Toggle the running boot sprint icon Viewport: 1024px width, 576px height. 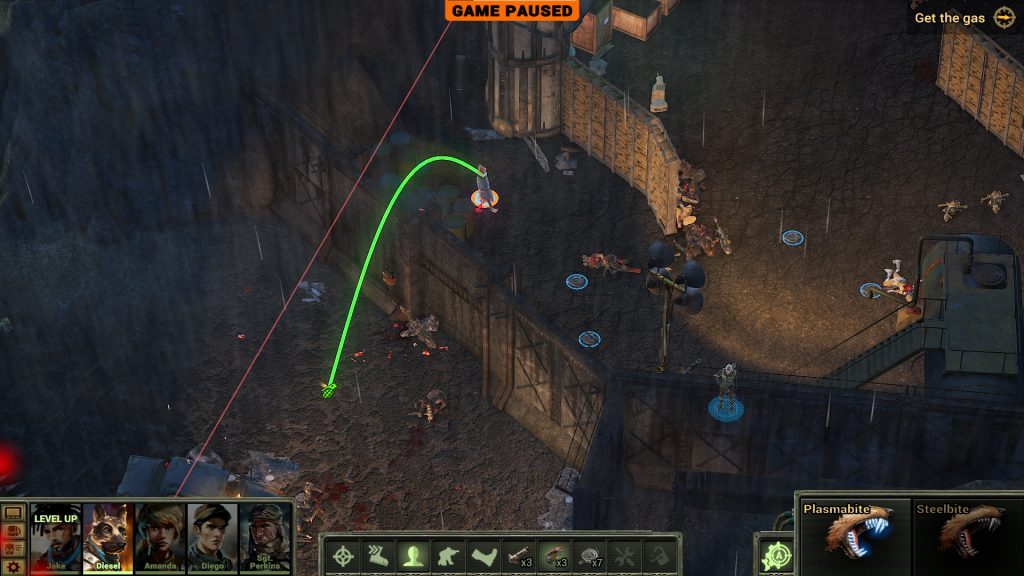pos(378,555)
